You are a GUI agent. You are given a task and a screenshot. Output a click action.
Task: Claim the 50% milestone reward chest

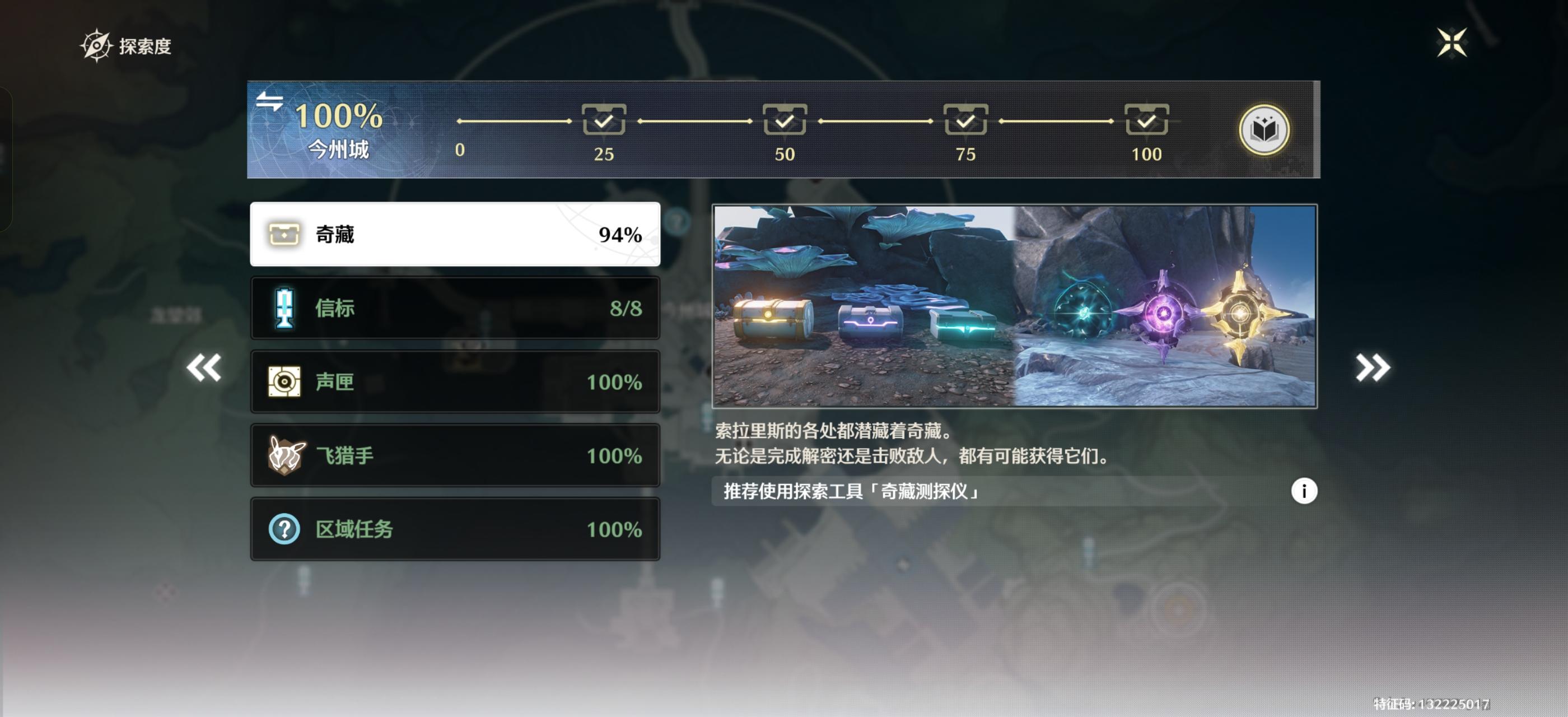pos(784,120)
